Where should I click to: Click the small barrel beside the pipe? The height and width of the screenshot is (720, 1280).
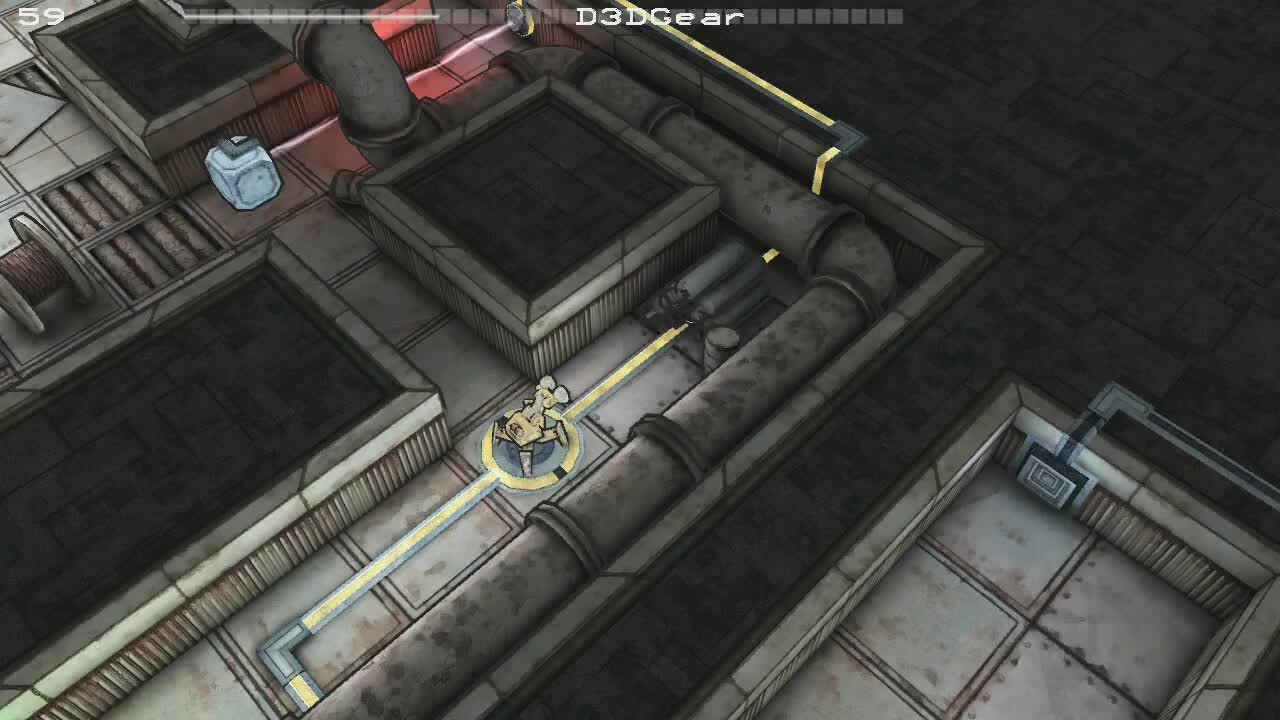722,340
